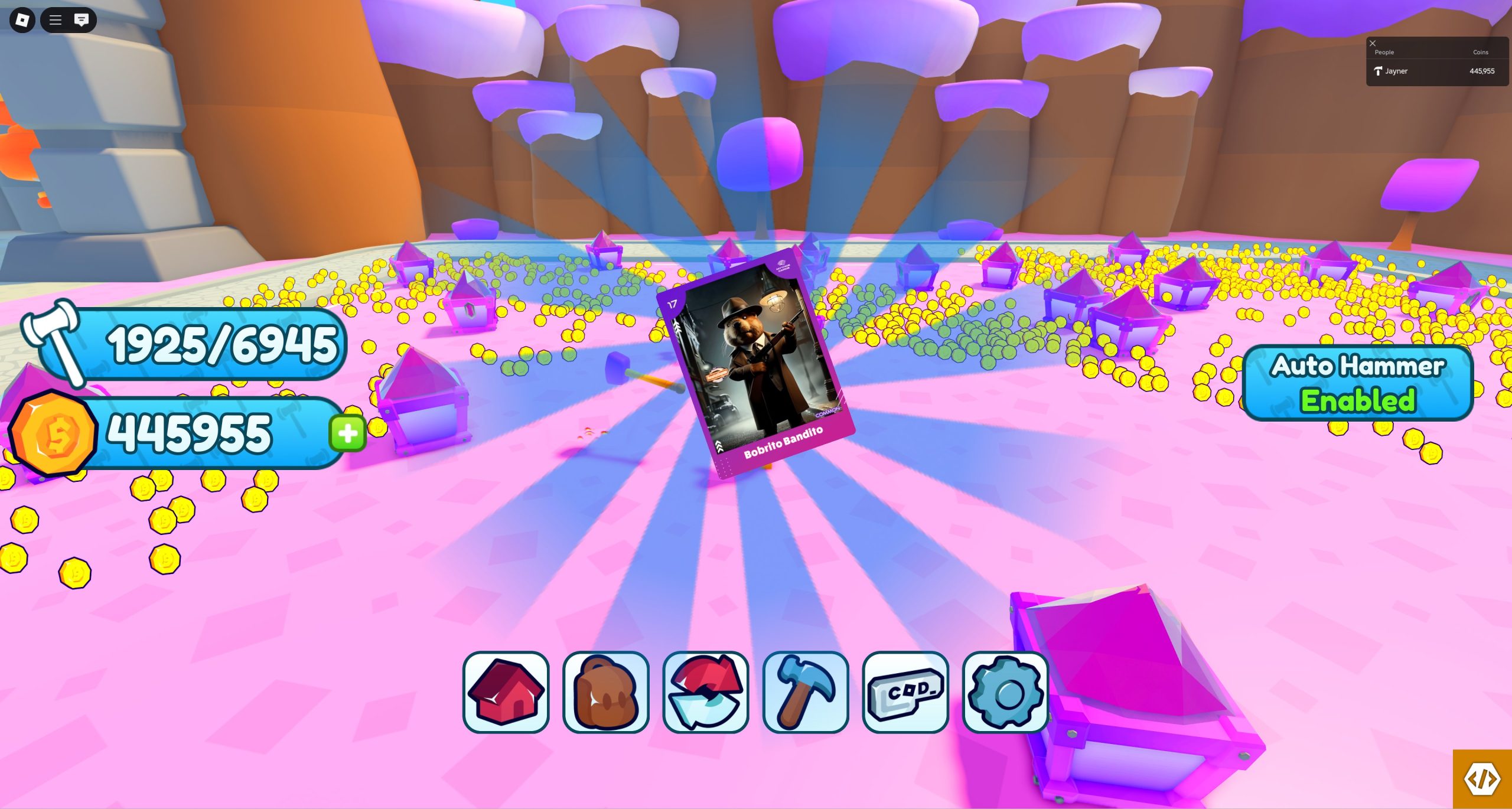Open the gear settings menu
Image resolution: width=1512 pixels, height=809 pixels.
pos(1005,691)
